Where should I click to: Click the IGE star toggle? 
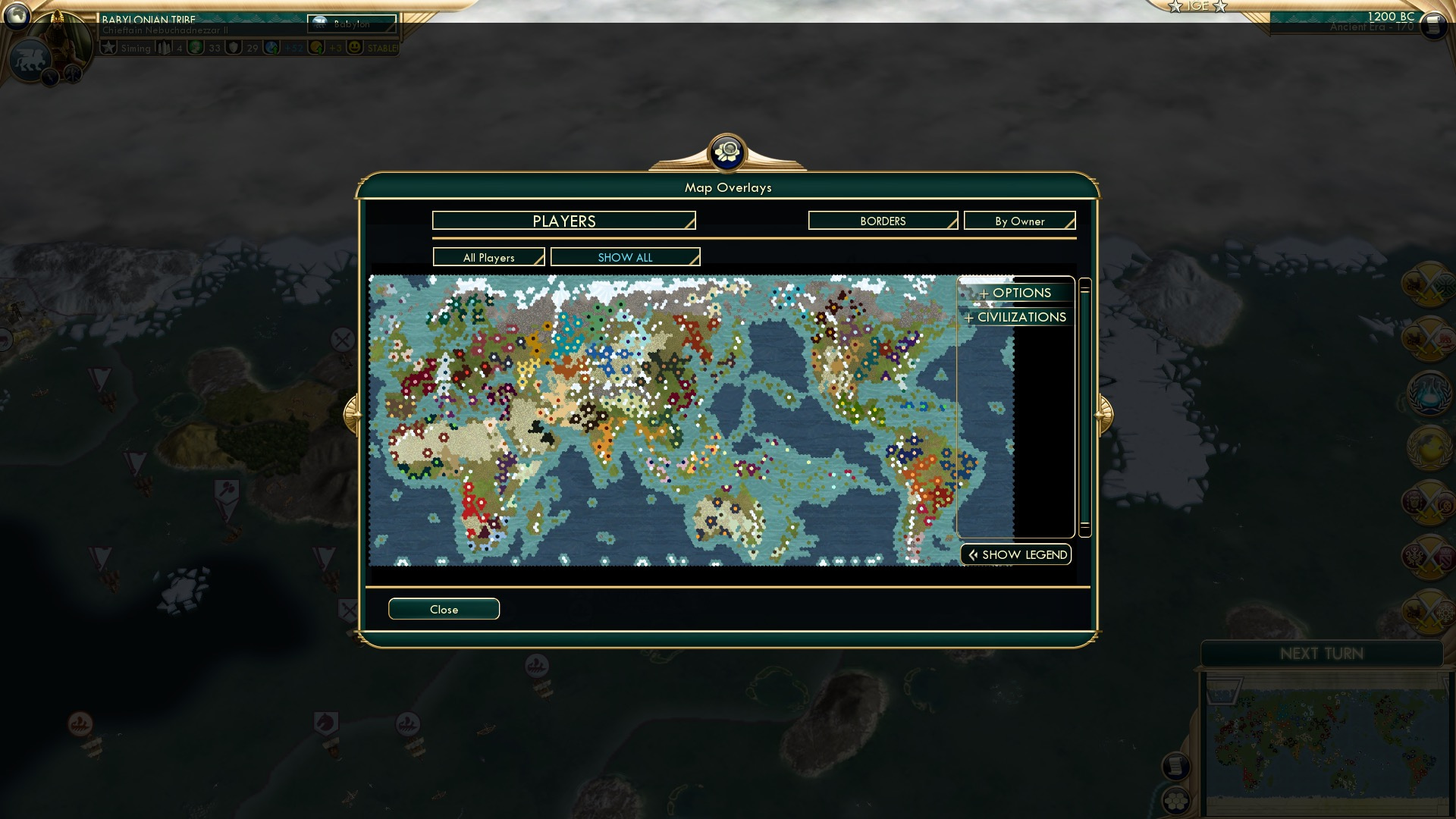(1197, 8)
